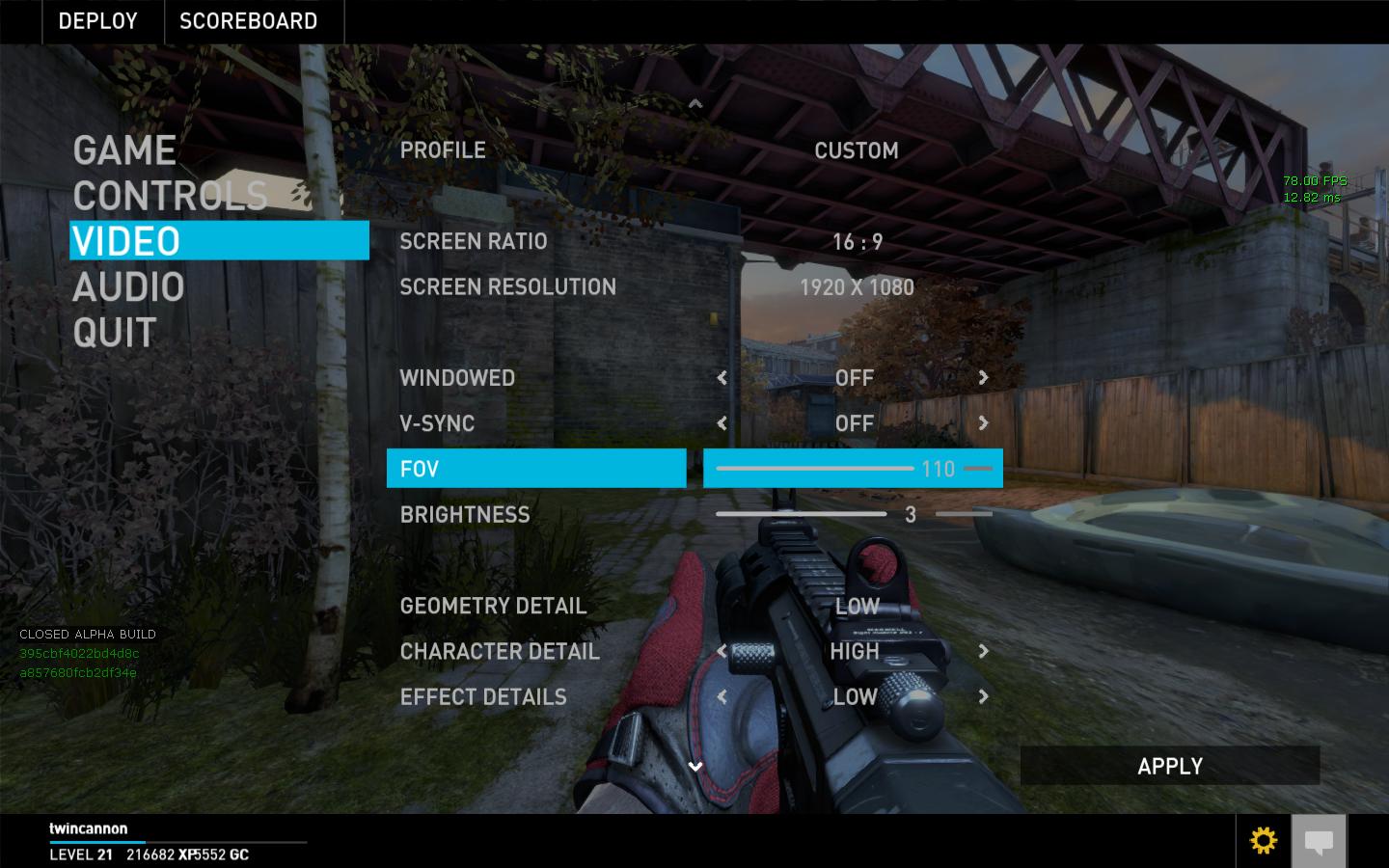This screenshot has height=868, width=1389.
Task: Click the left arrow for Windowed
Action: (x=722, y=378)
